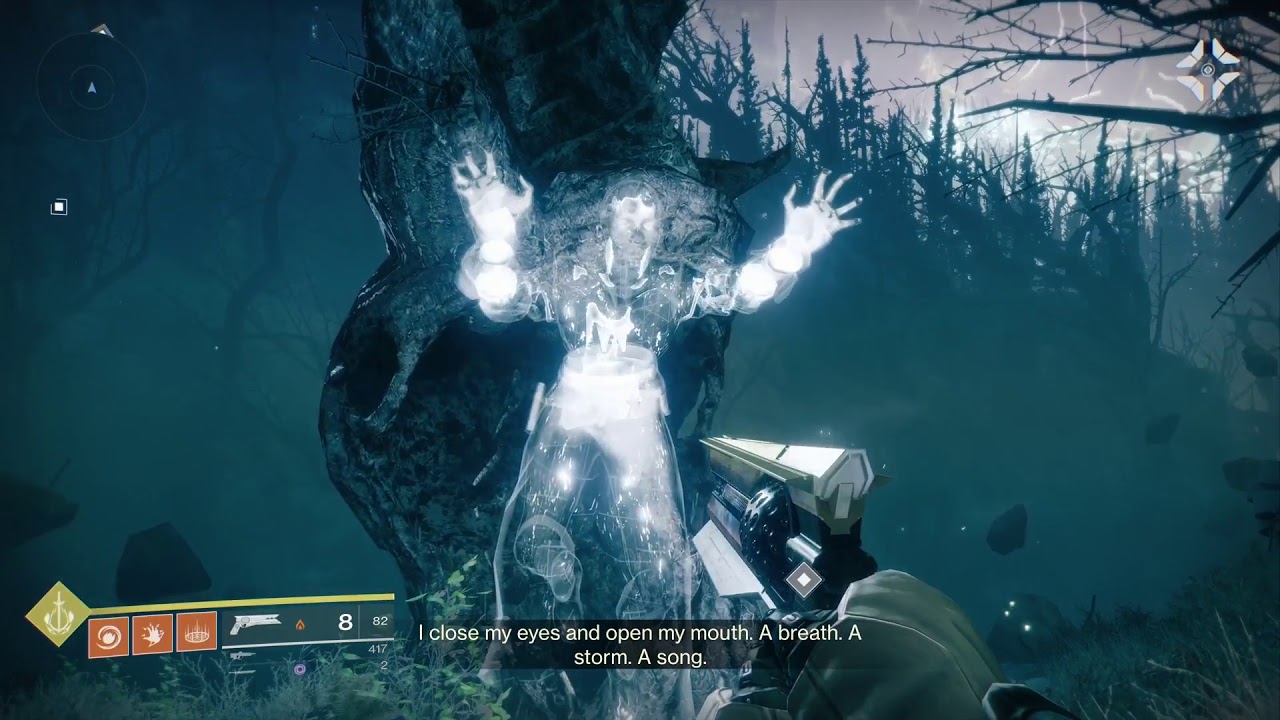The image size is (1280, 720).
Task: Select the white diamond objective marker
Action: pos(803,579)
